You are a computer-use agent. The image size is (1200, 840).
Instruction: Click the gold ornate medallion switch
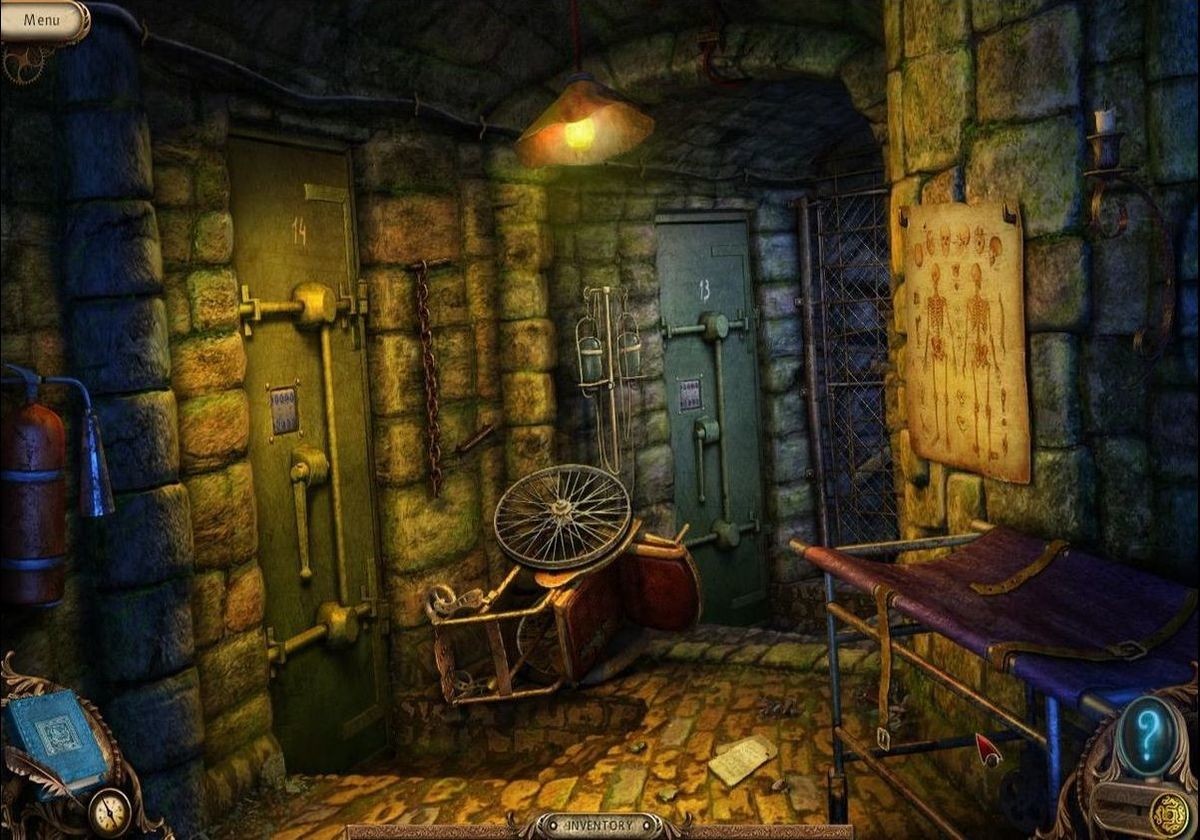click(x=1168, y=810)
